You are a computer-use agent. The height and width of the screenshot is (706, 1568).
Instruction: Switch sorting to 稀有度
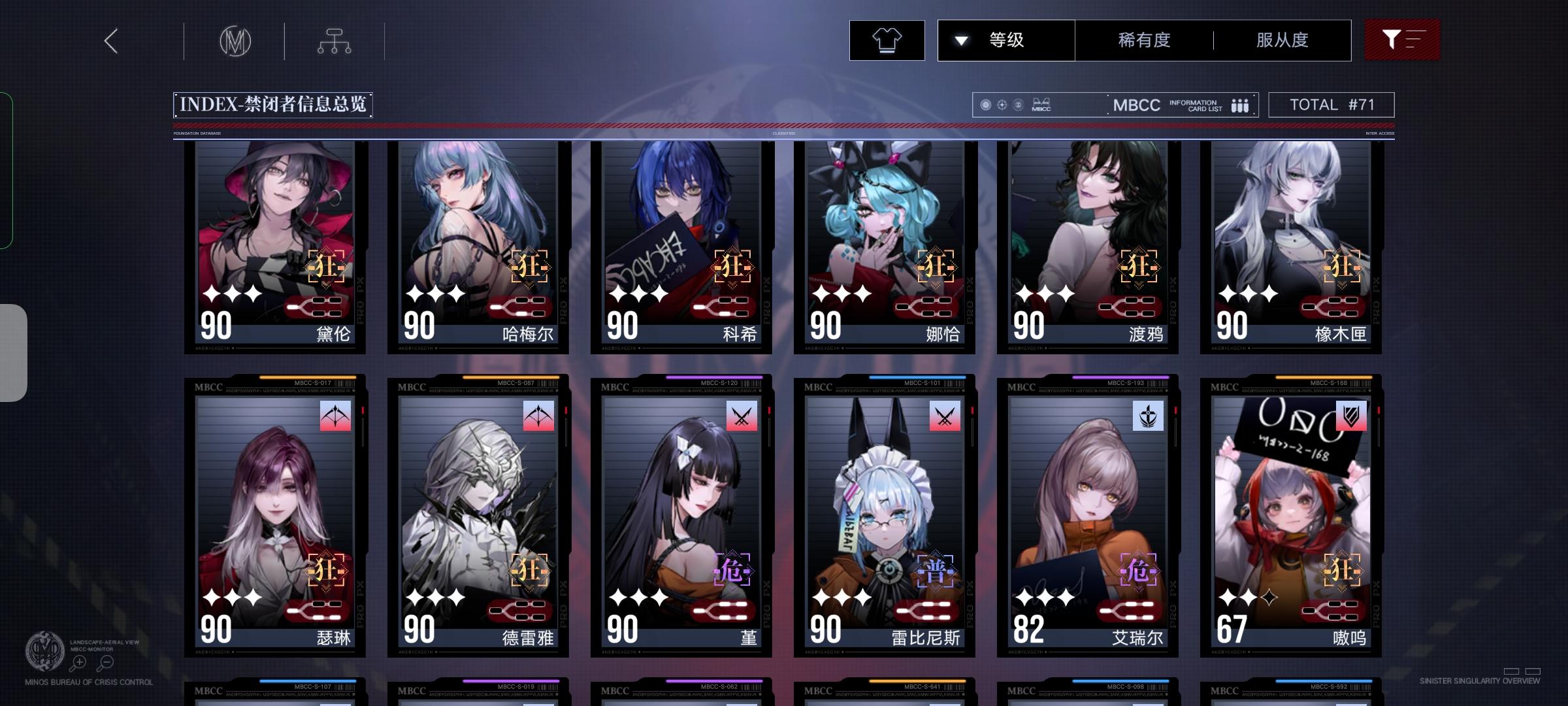(x=1143, y=40)
